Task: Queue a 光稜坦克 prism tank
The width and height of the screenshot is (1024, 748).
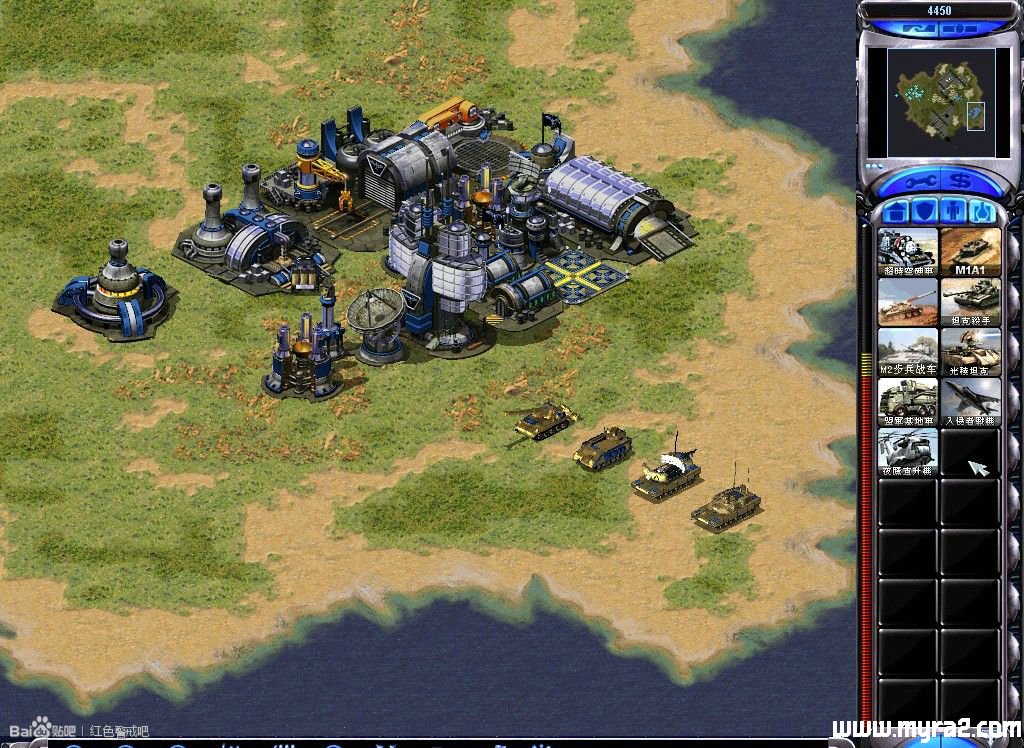Action: [x=970, y=352]
